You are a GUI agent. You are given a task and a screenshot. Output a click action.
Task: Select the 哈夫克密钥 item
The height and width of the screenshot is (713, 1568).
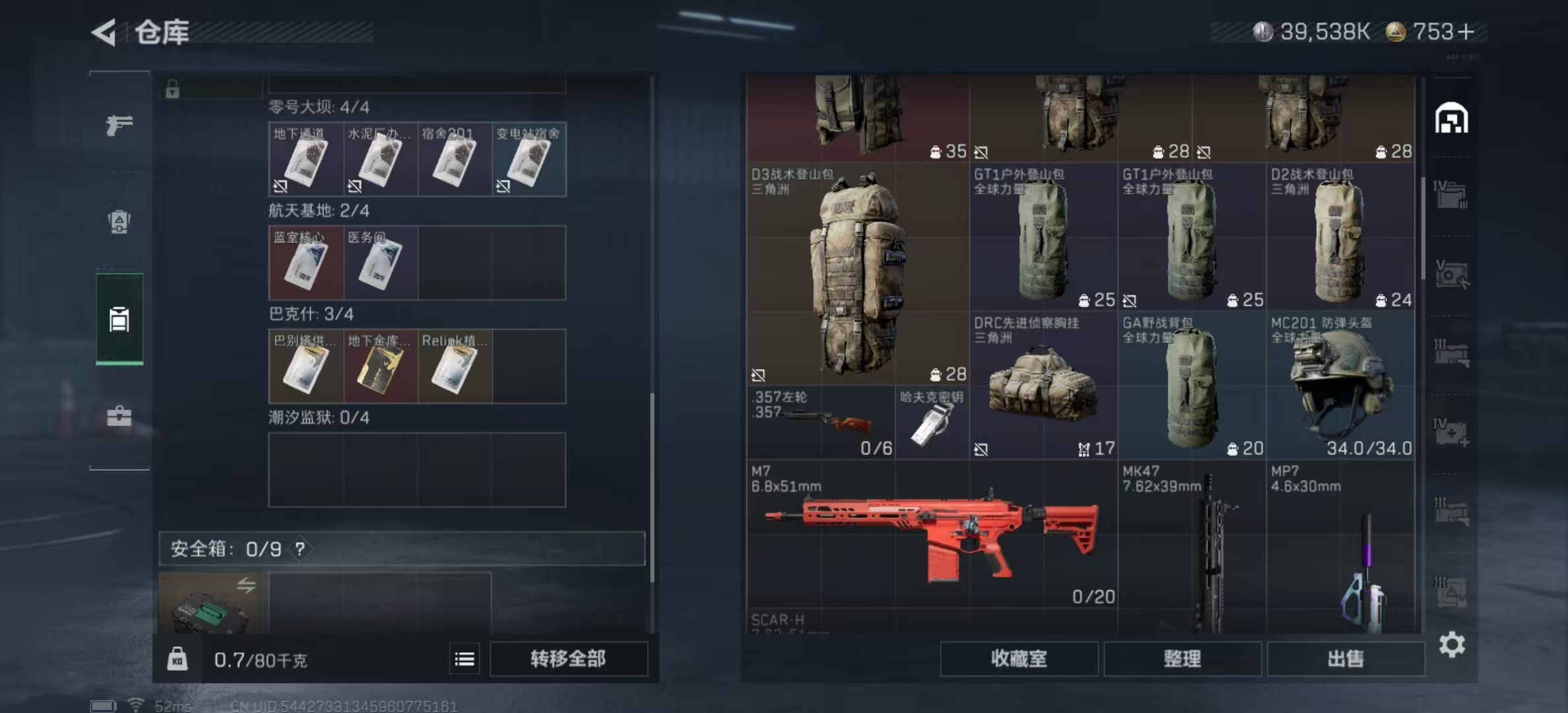[931, 423]
